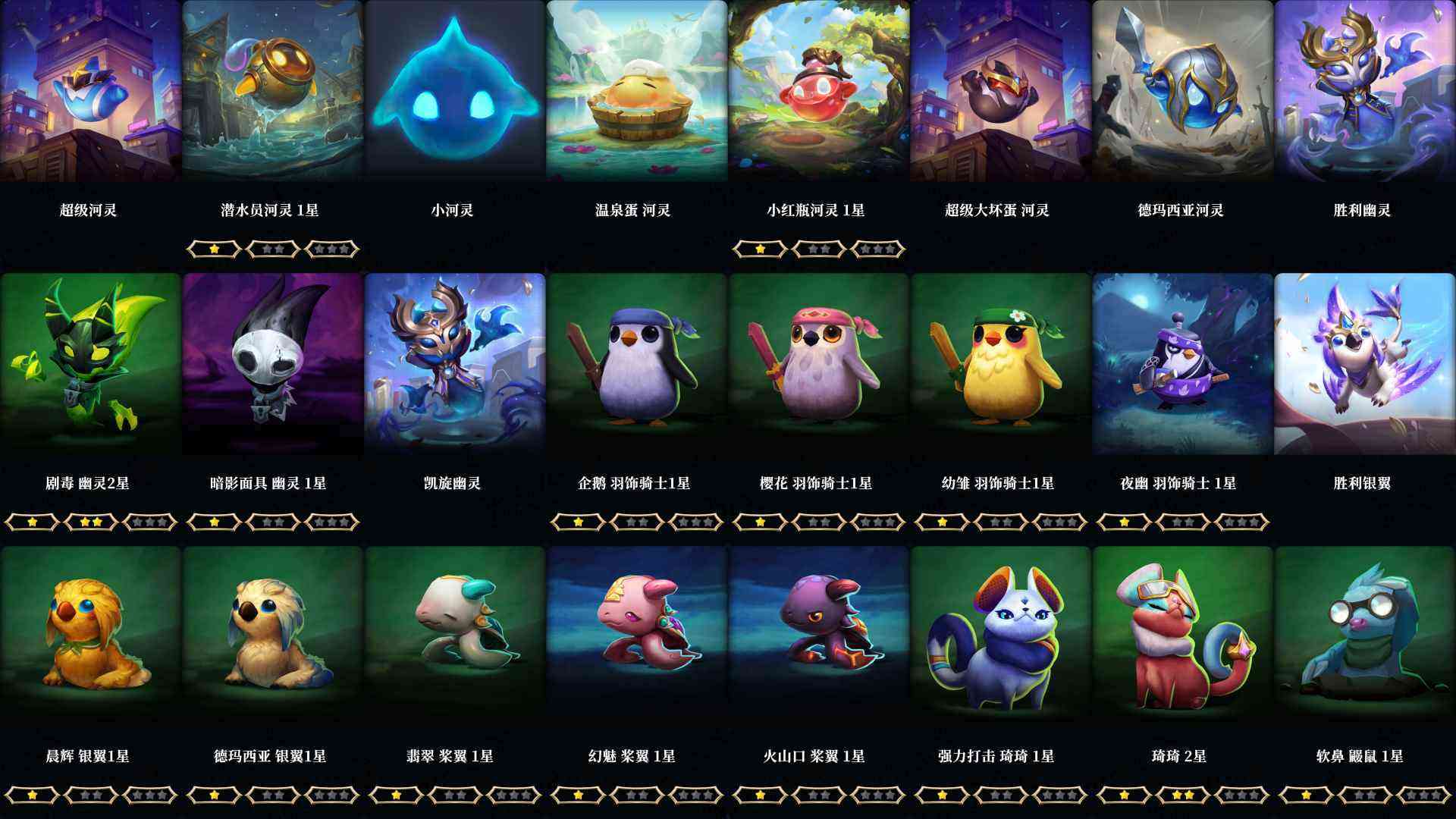Toggle the 2-star tier for 琦琦
The height and width of the screenshot is (819, 1456).
(x=1183, y=795)
